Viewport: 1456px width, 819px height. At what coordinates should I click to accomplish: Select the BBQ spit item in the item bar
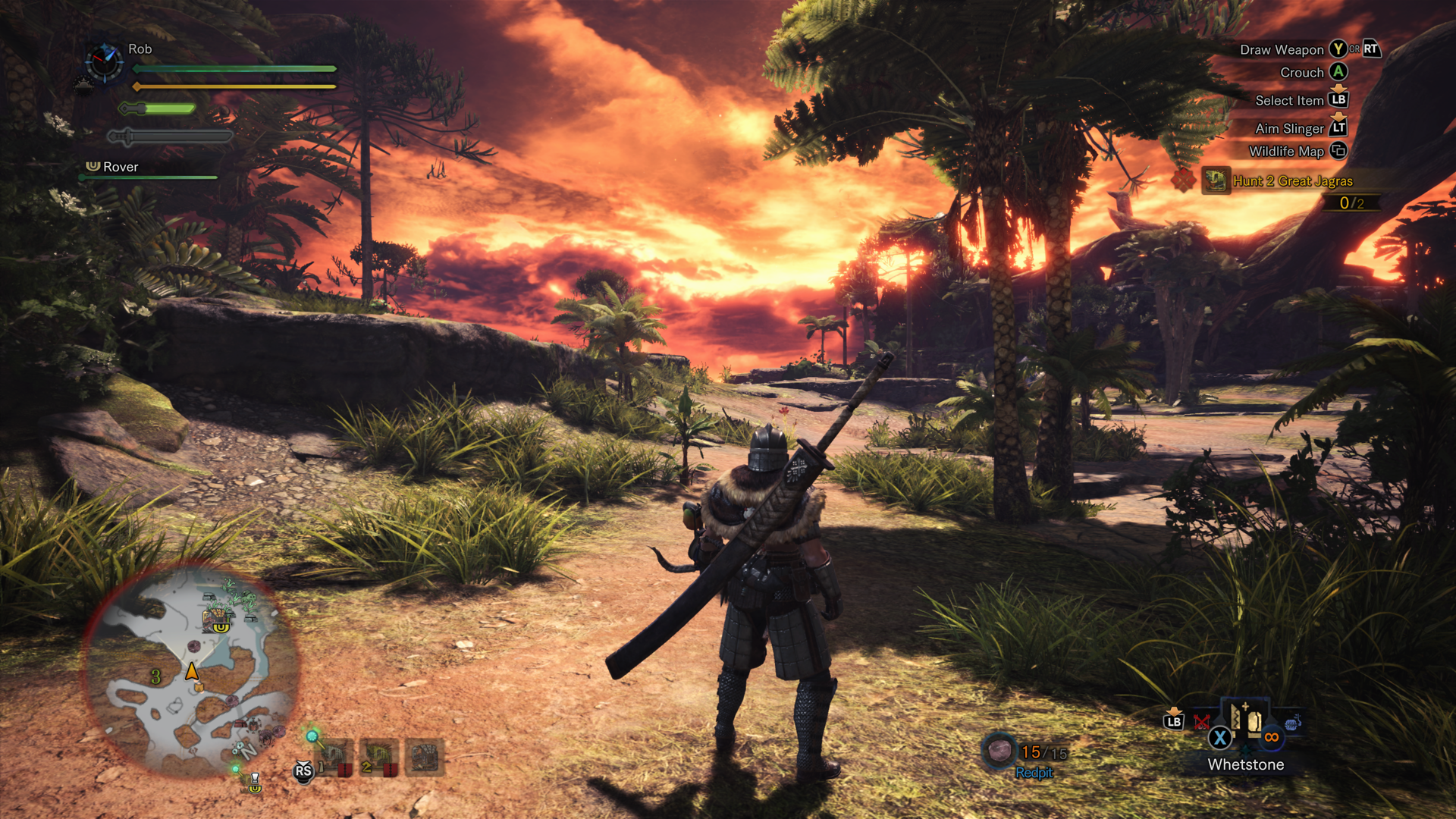(1293, 722)
